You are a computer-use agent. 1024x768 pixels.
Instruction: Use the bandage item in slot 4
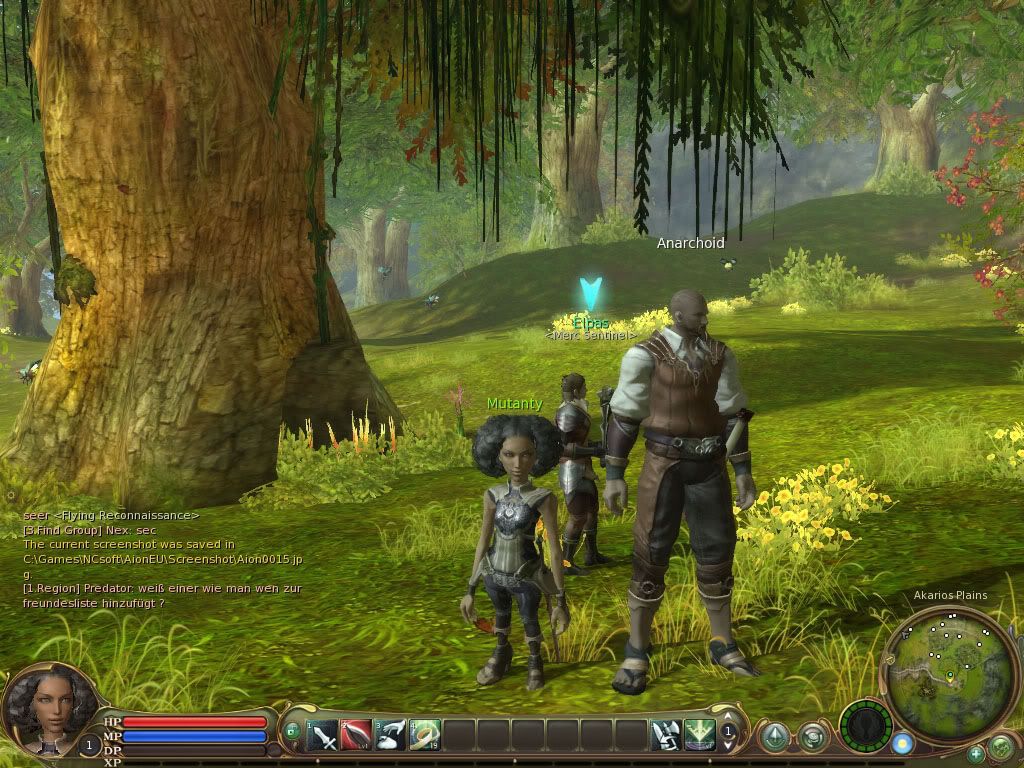pyautogui.click(x=425, y=737)
